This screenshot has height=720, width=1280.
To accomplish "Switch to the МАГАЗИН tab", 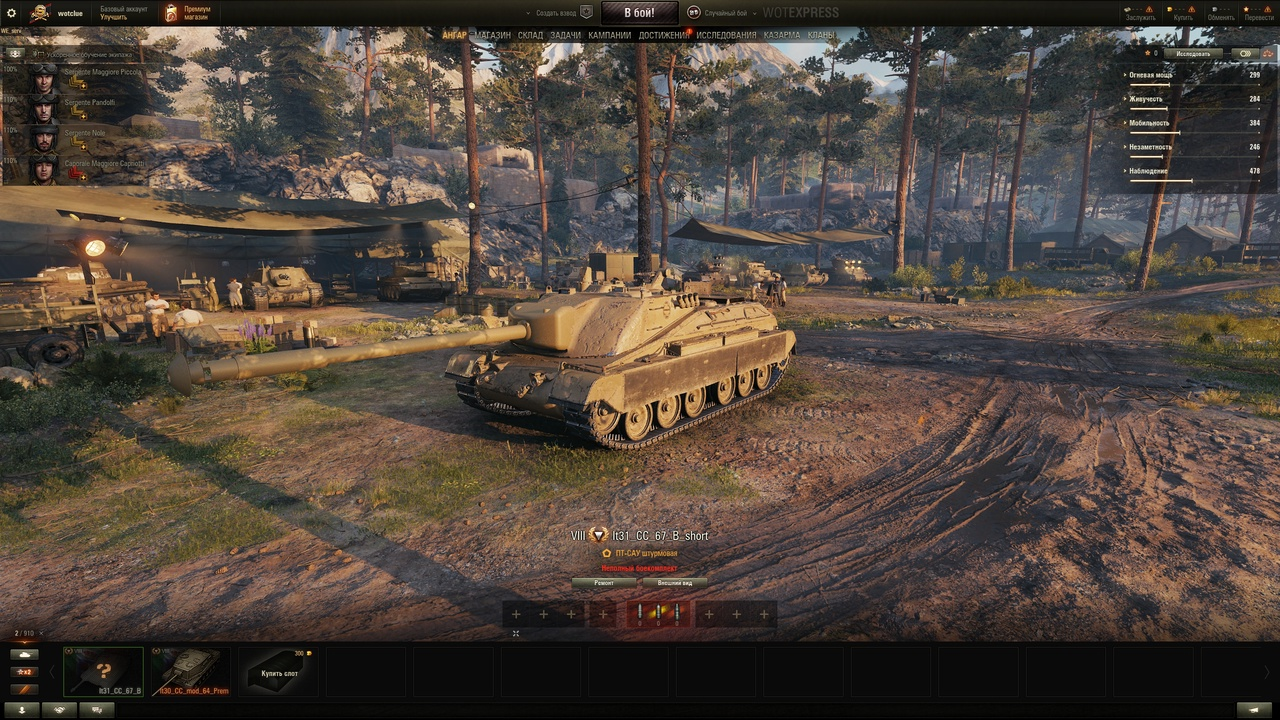I will (492, 35).
